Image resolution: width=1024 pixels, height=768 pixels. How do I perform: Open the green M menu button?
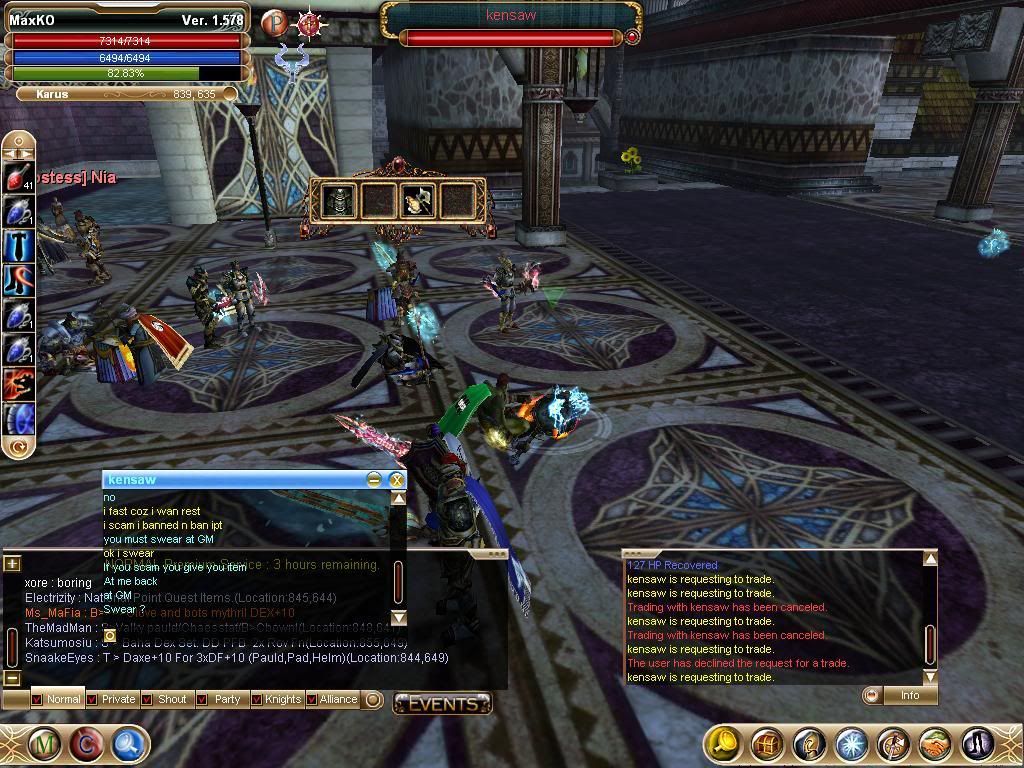coord(44,745)
